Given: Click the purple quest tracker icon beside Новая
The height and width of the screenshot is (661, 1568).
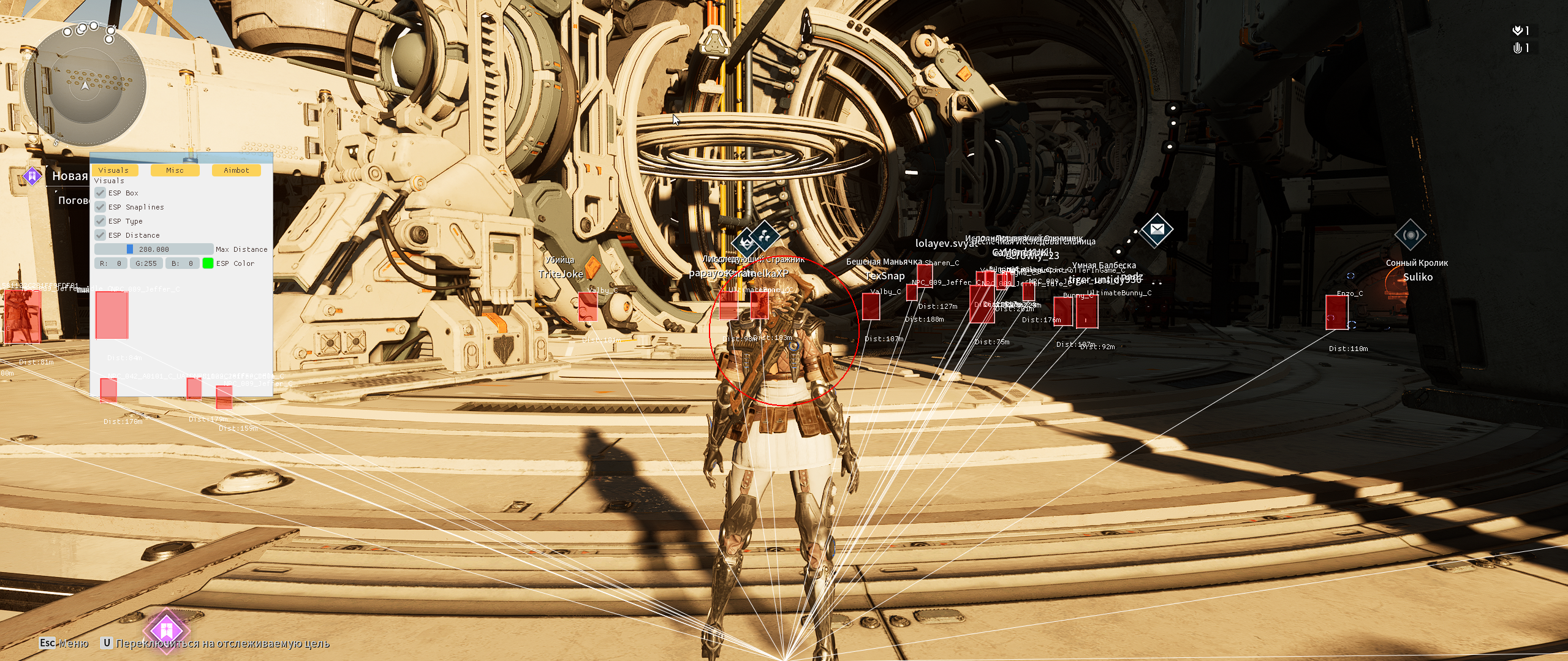Looking at the screenshot, I should (x=31, y=176).
